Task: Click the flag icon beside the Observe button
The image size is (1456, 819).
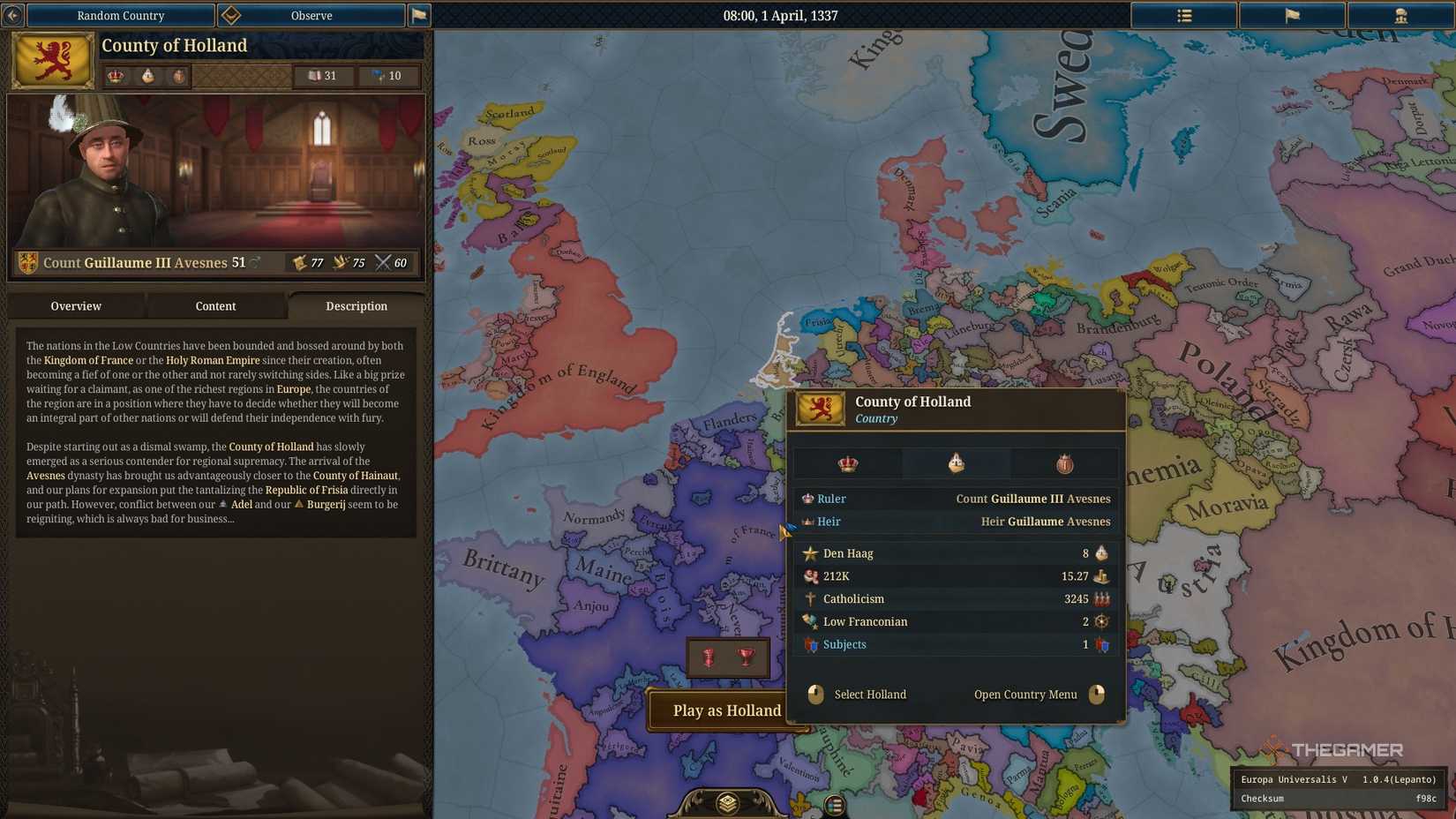Action: pyautogui.click(x=418, y=15)
